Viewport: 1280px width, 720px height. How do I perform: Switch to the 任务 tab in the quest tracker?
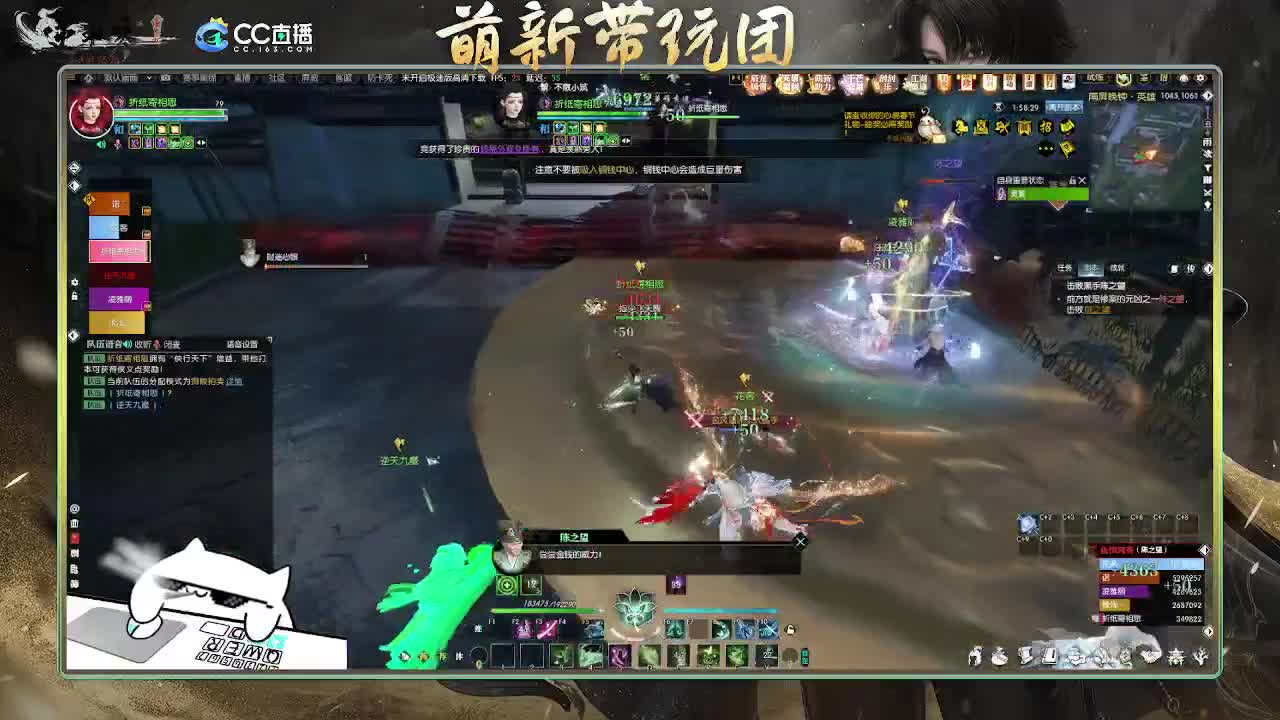pyautogui.click(x=1065, y=267)
